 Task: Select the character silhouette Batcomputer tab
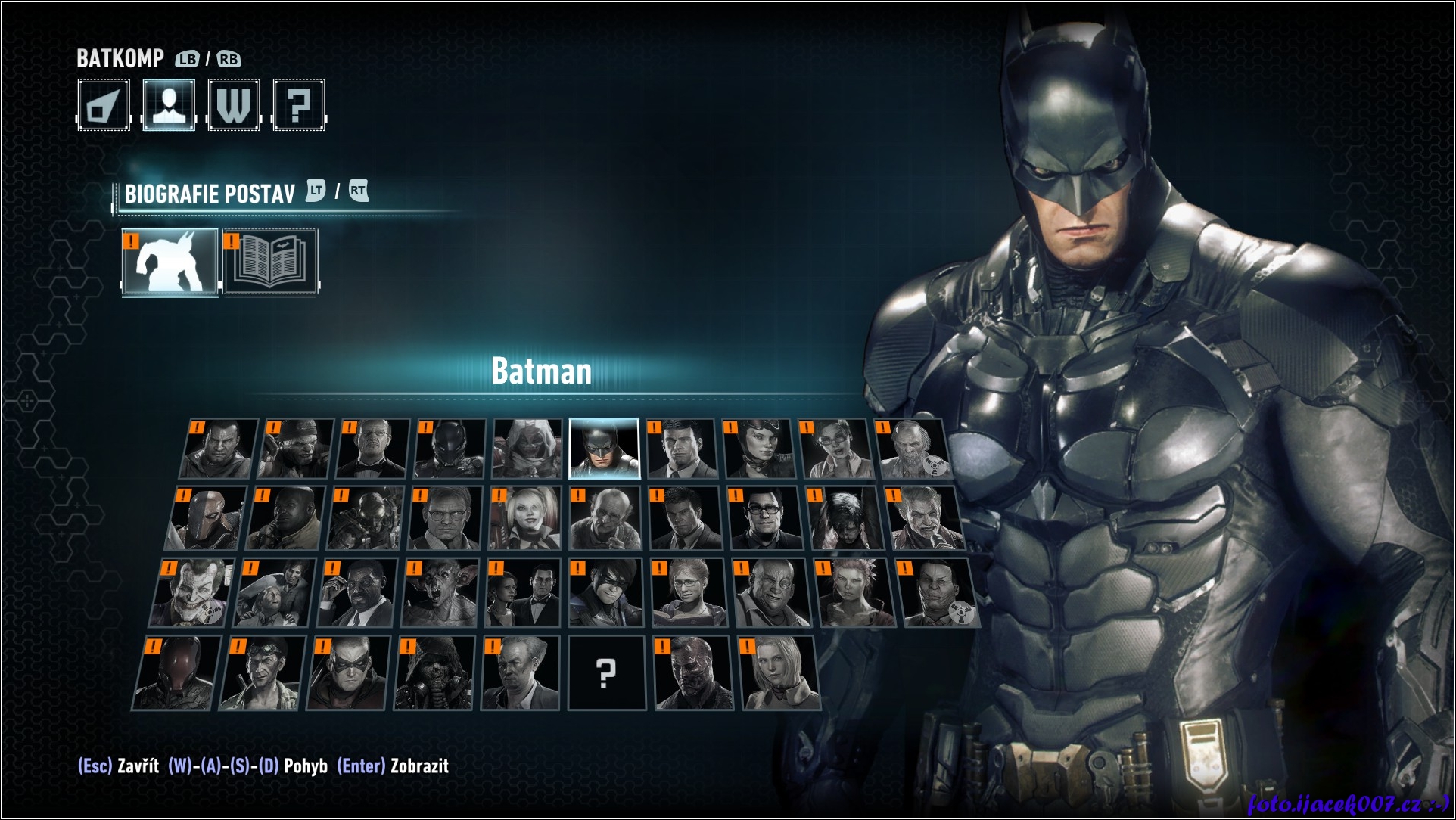click(x=169, y=105)
